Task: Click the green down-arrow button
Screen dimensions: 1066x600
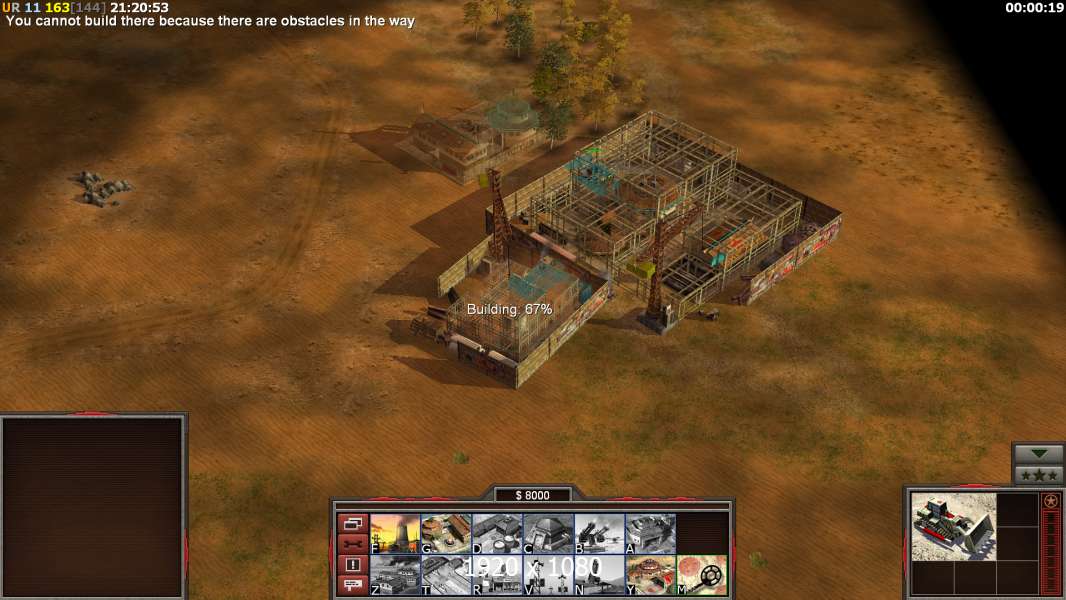Action: [1038, 453]
